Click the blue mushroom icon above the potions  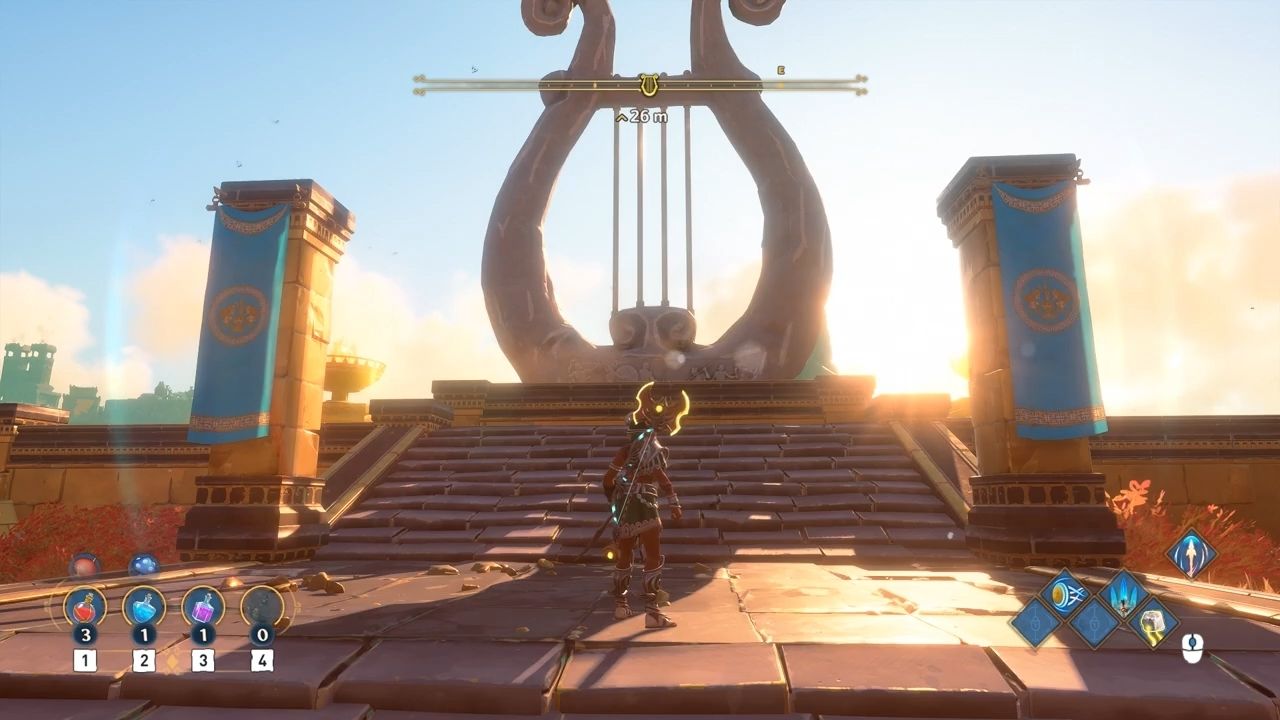pyautogui.click(x=144, y=565)
